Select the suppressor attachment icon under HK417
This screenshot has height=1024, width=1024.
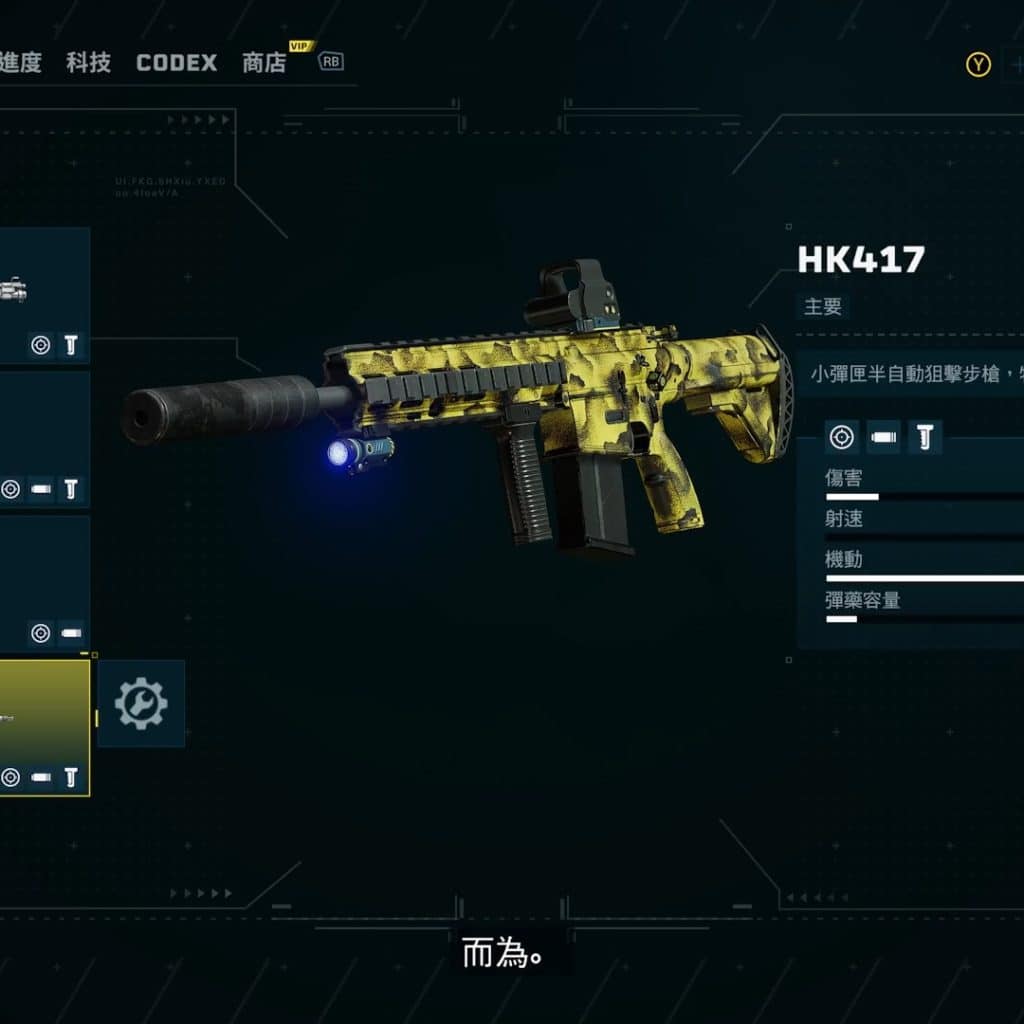tap(884, 437)
